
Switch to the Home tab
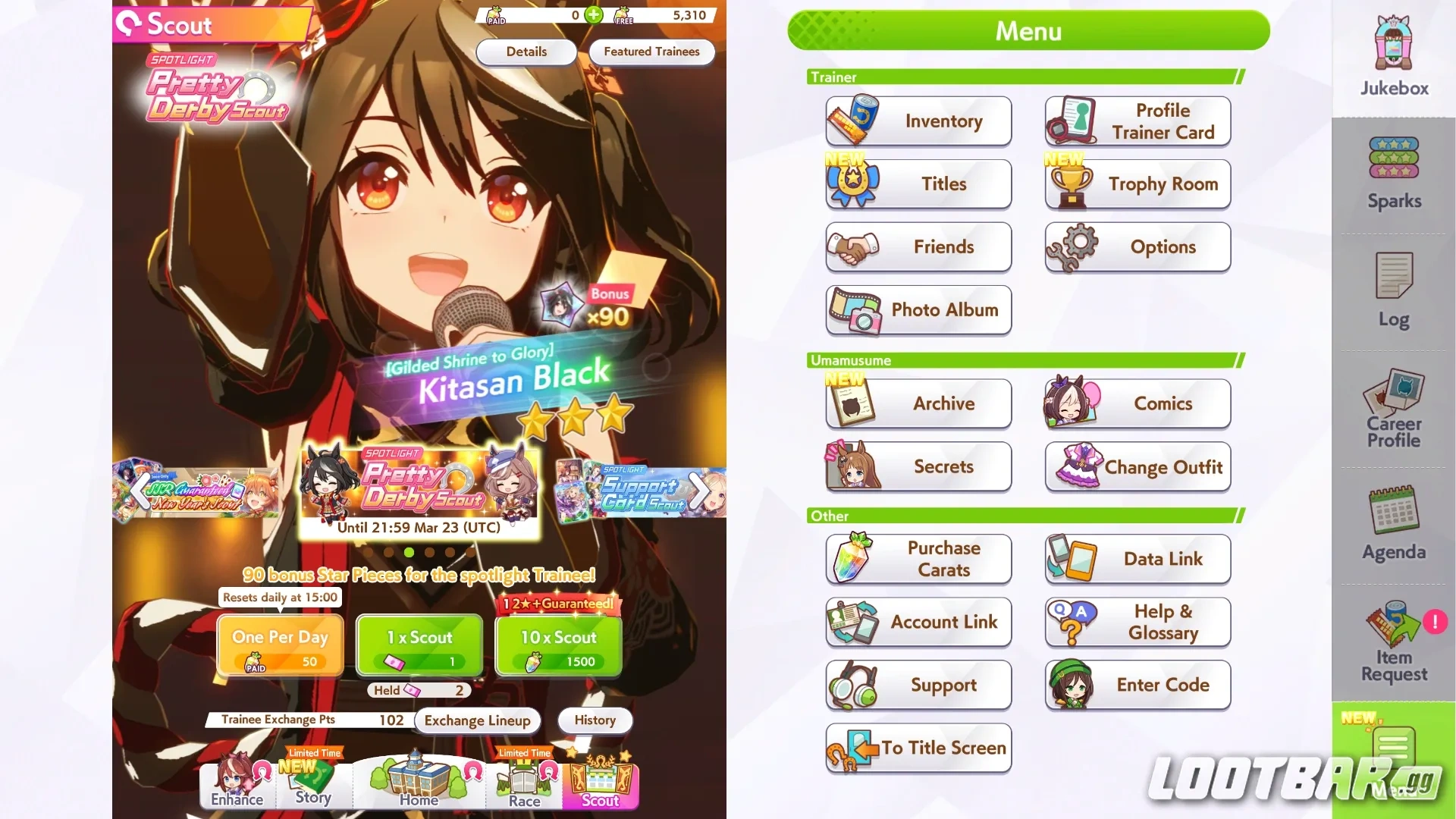click(418, 785)
